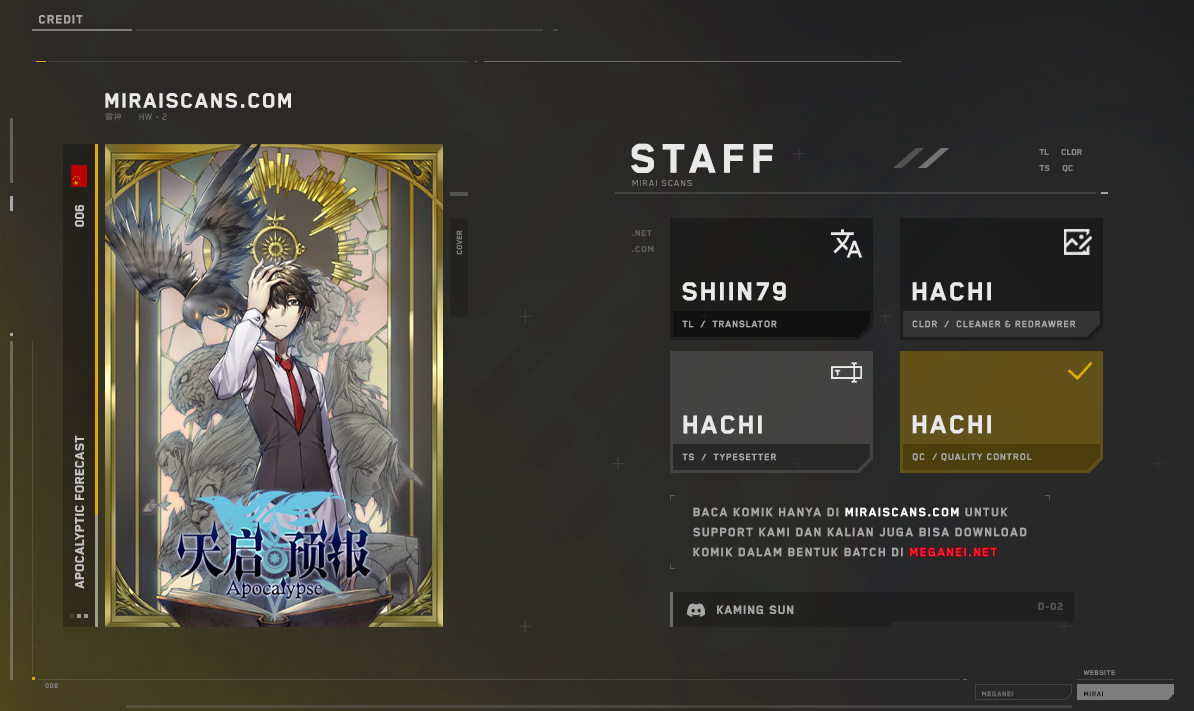Select the HACHI typesetter card
Image resolution: width=1194 pixels, height=711 pixels.
[770, 411]
